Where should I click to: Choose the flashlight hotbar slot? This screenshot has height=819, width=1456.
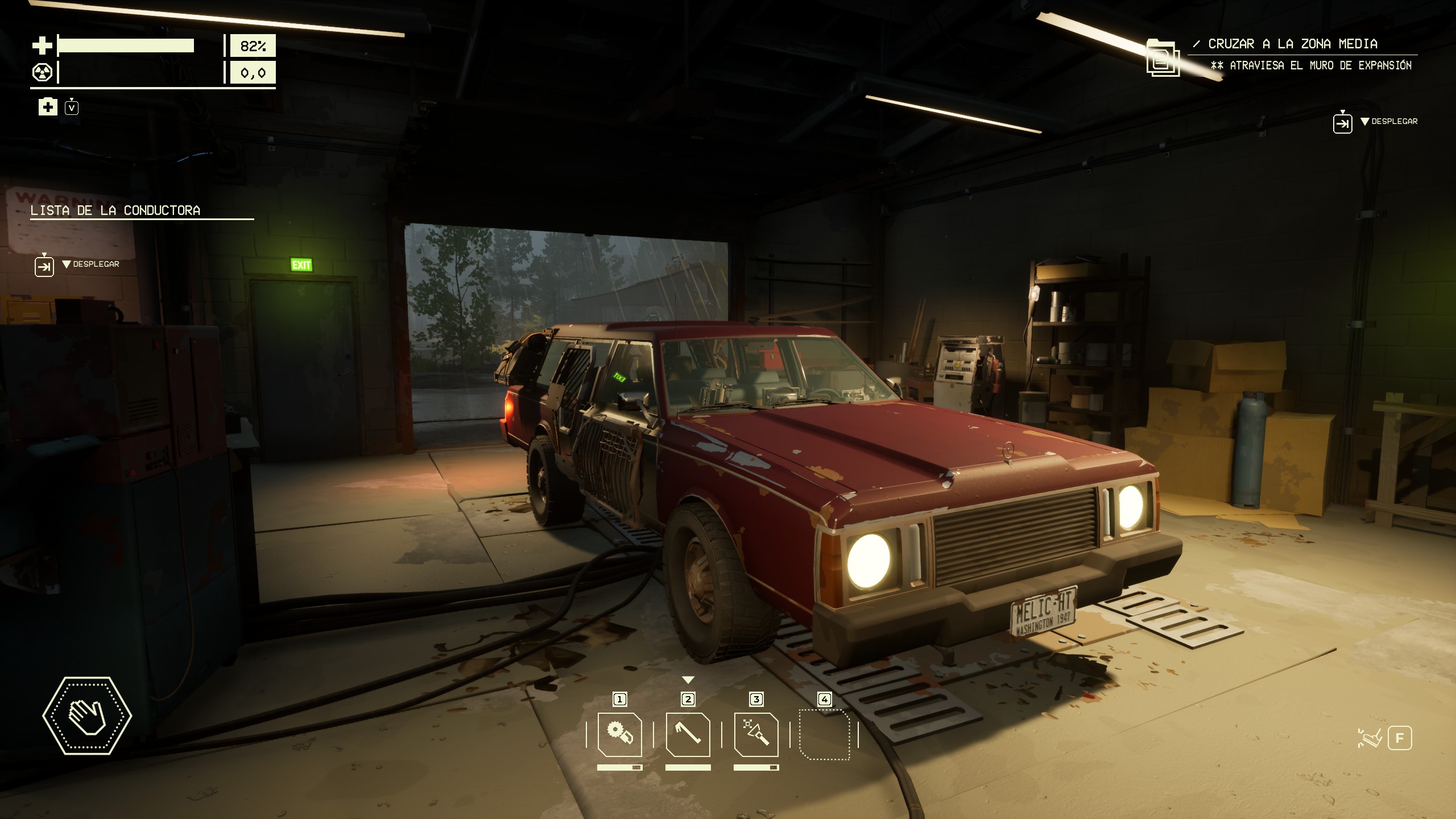(756, 735)
